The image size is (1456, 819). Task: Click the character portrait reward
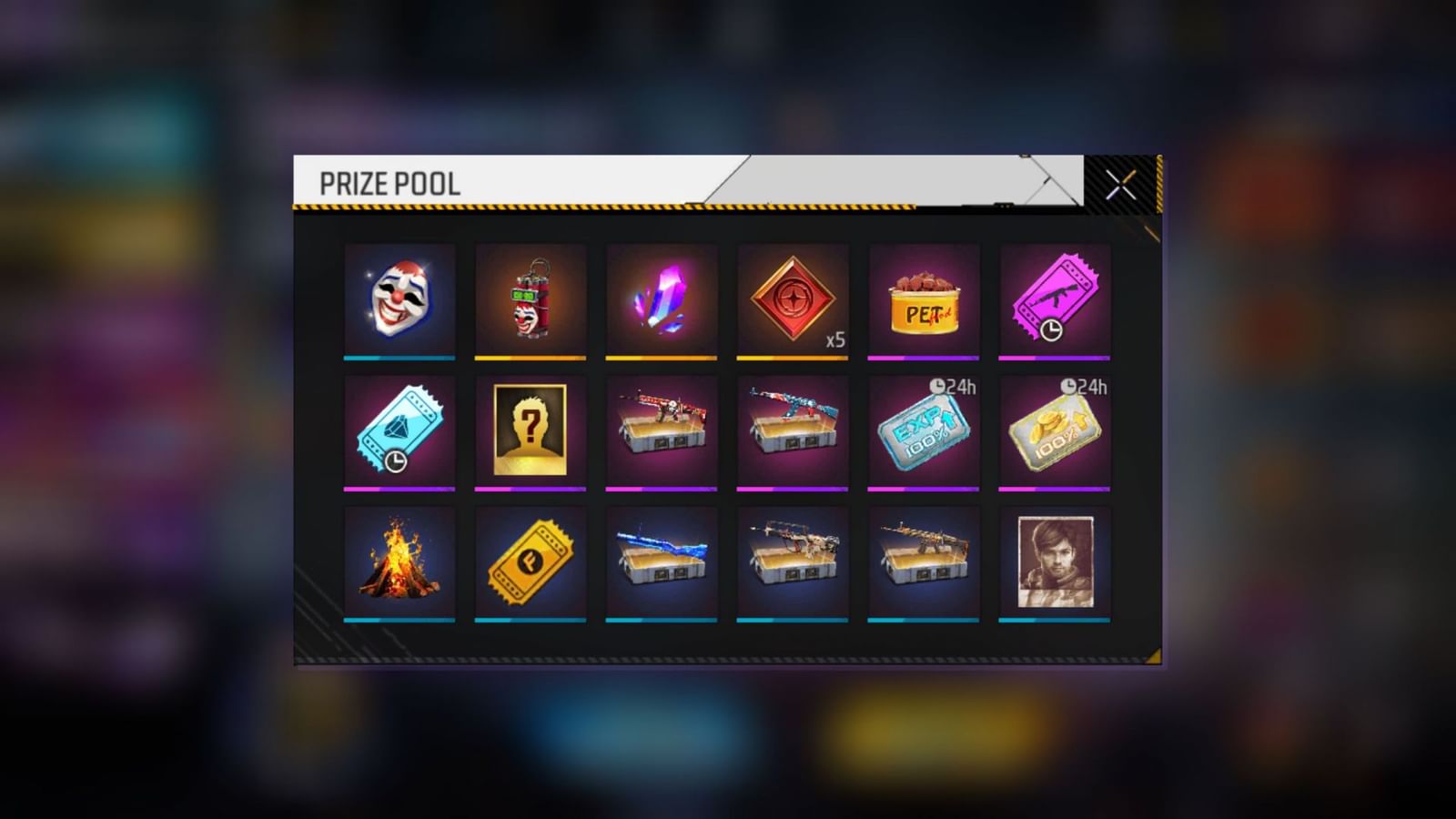[1055, 562]
